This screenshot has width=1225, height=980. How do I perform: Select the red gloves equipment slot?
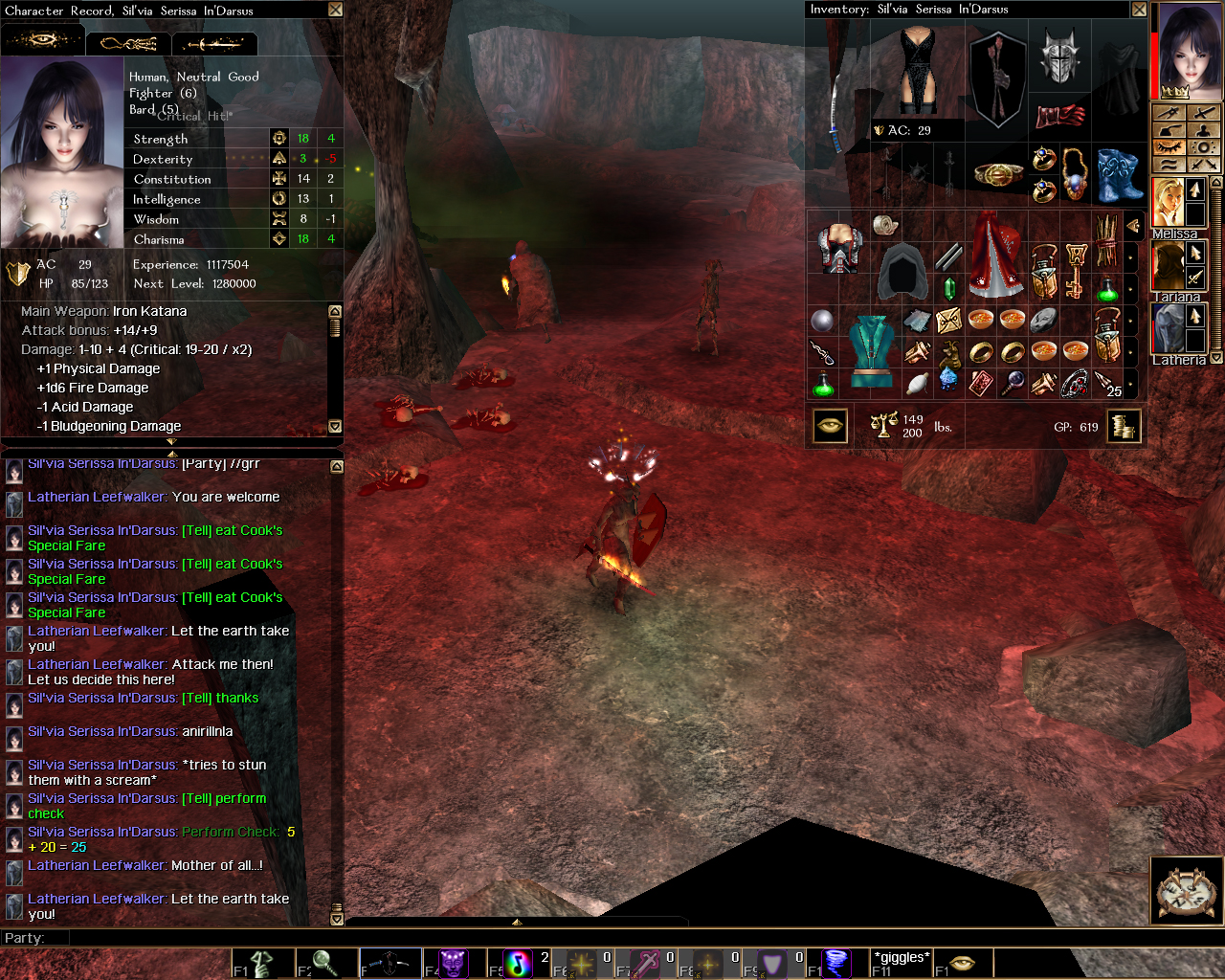click(x=1059, y=116)
